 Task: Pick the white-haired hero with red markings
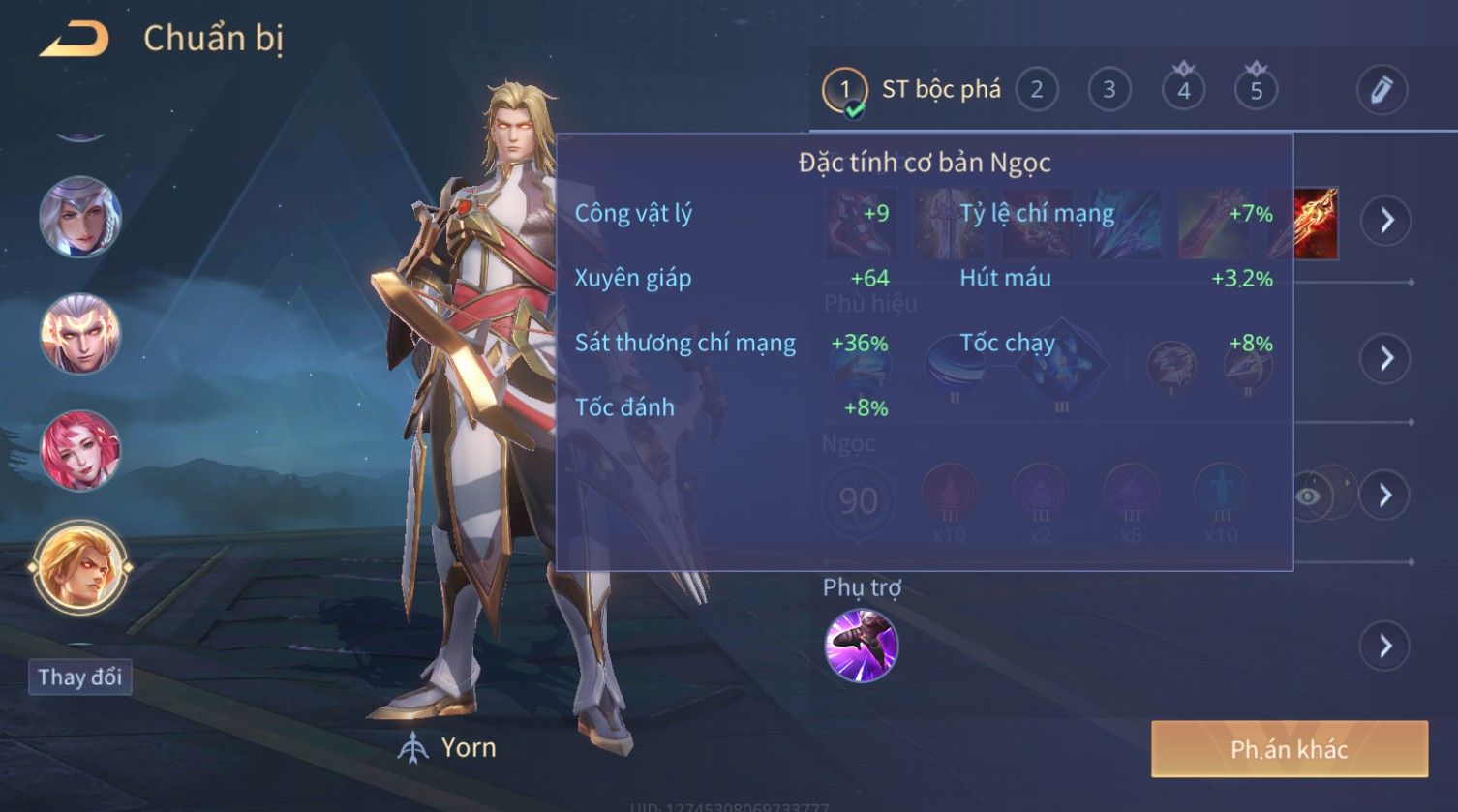79,333
